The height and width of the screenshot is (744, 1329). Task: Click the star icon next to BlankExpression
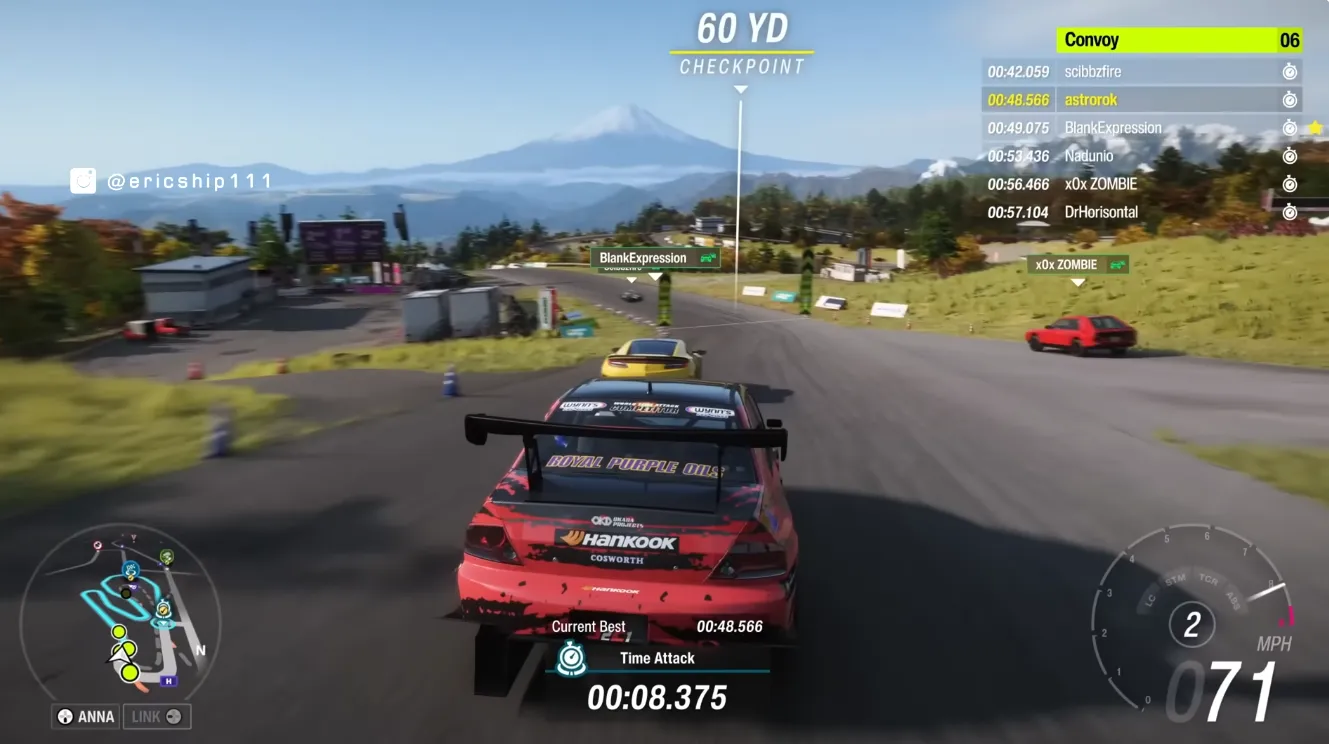1315,128
